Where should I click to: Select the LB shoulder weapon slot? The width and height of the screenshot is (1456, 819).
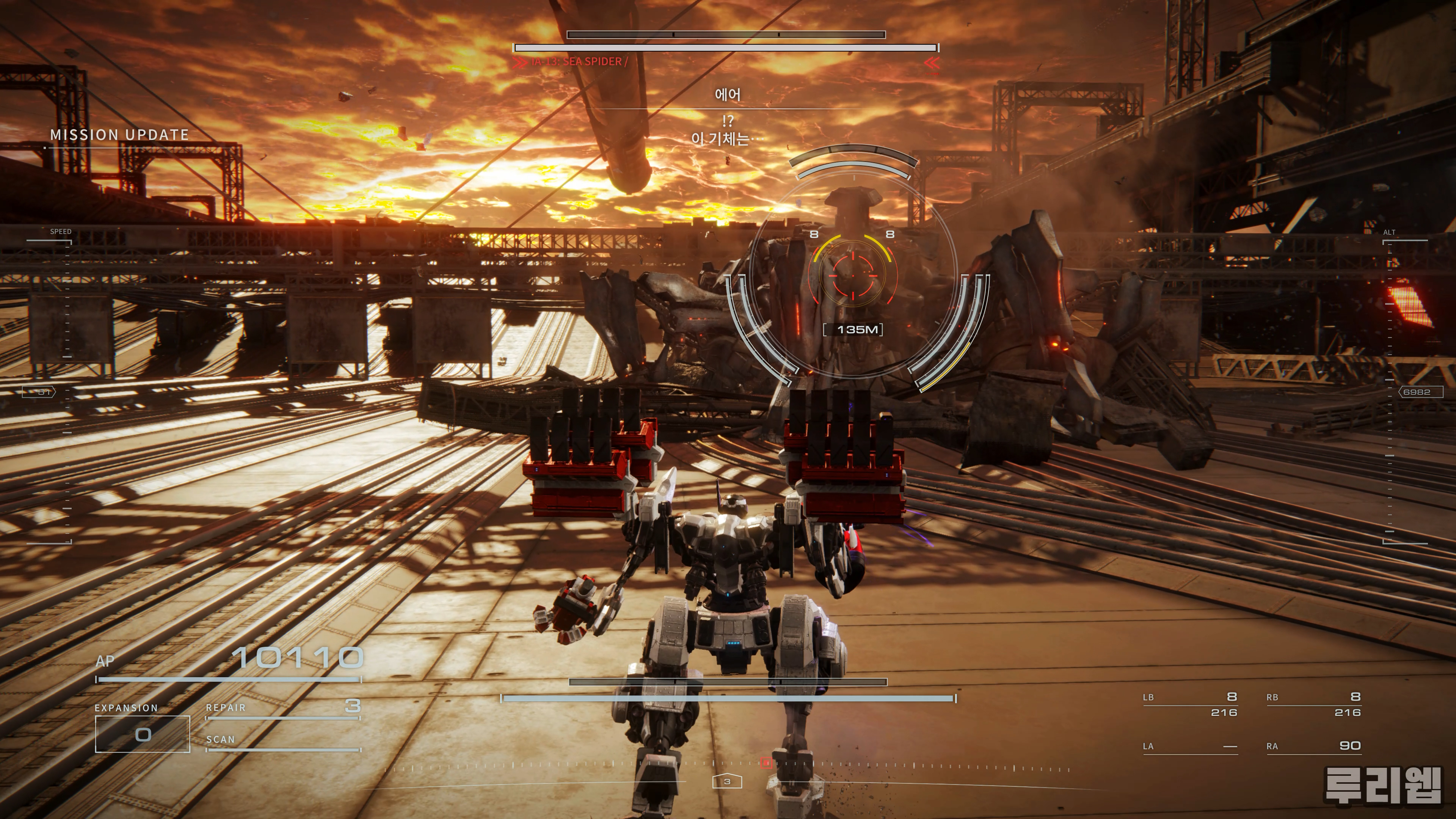point(1190,704)
